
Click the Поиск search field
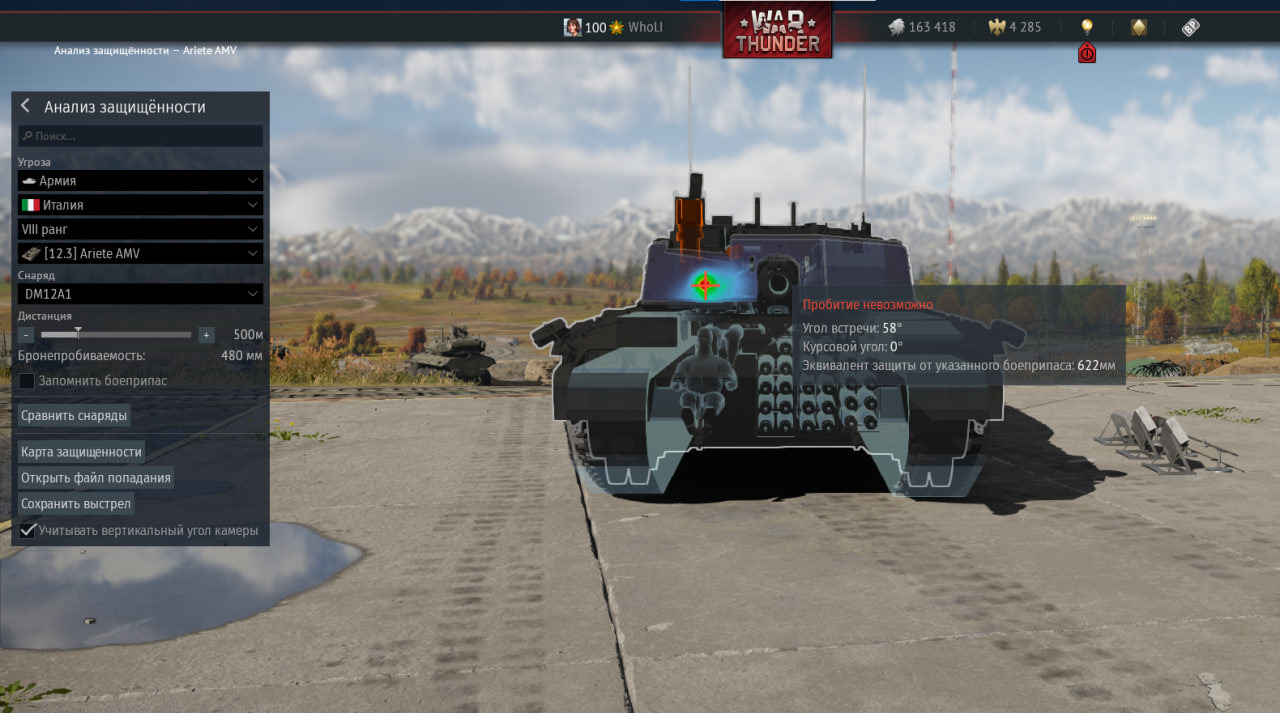[140, 136]
